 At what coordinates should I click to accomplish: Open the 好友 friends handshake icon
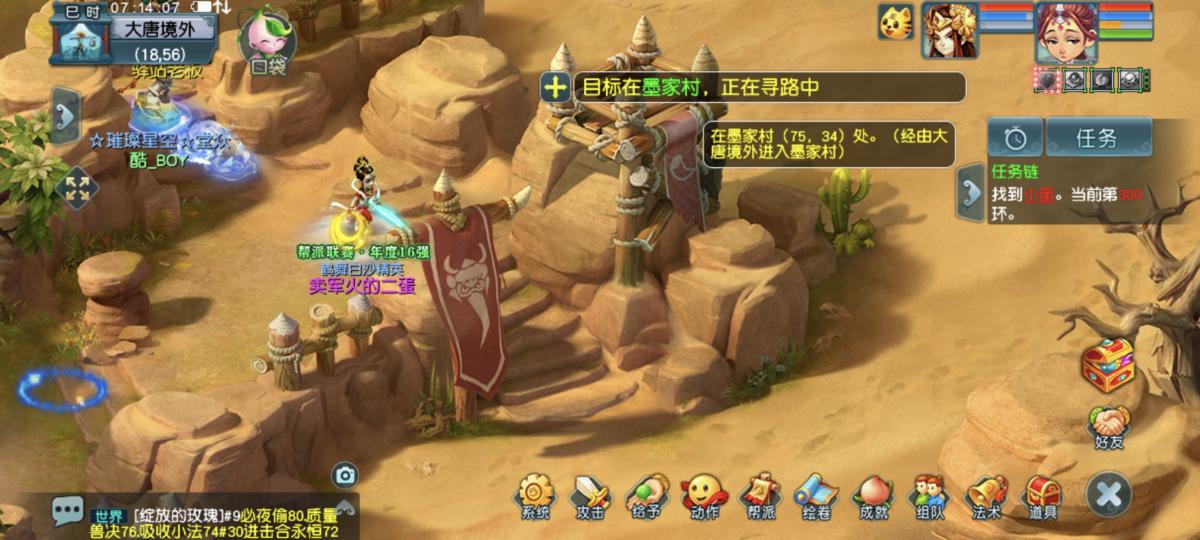coord(1108,427)
